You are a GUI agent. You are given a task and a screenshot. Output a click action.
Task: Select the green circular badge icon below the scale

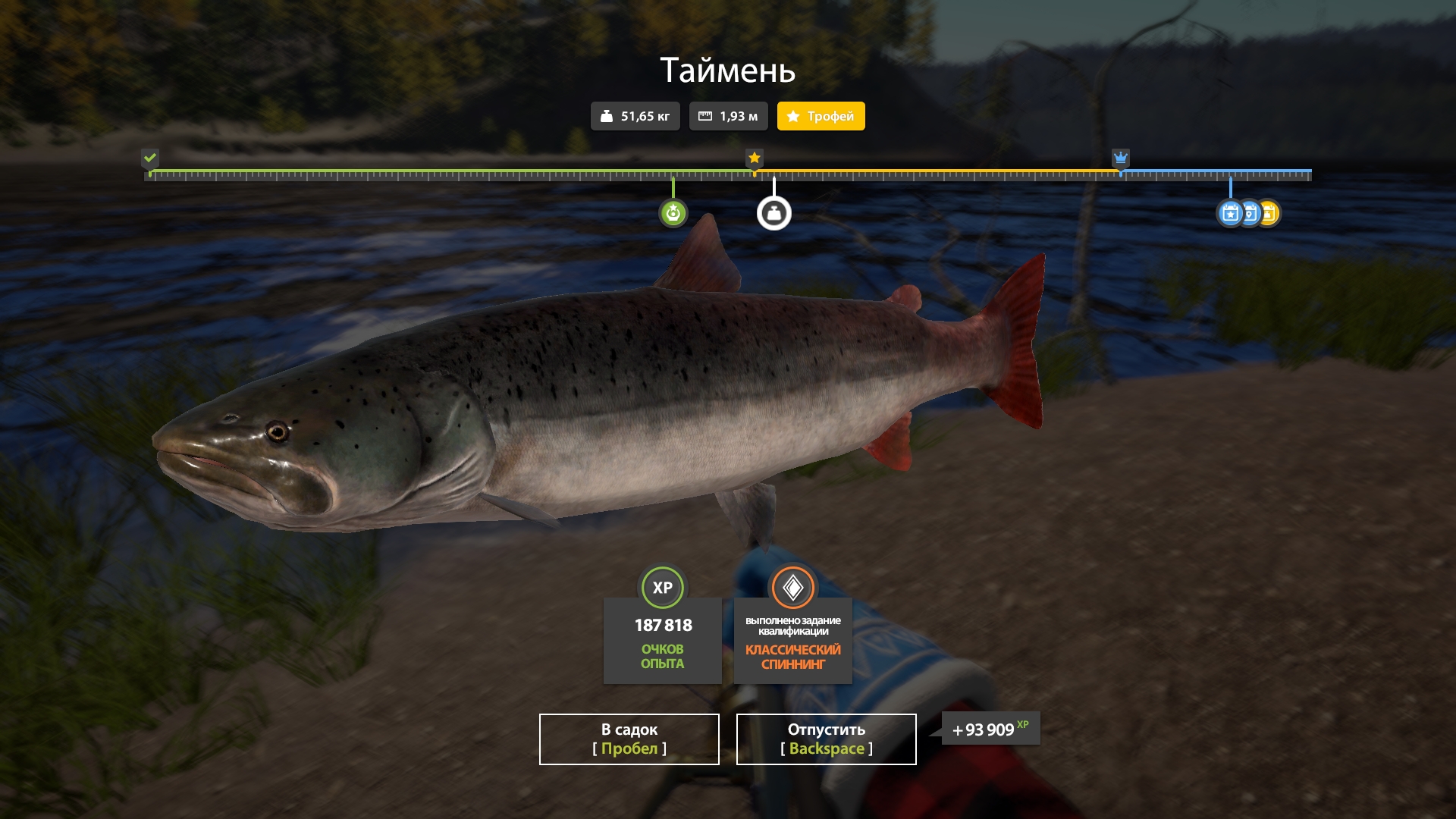pos(673,214)
